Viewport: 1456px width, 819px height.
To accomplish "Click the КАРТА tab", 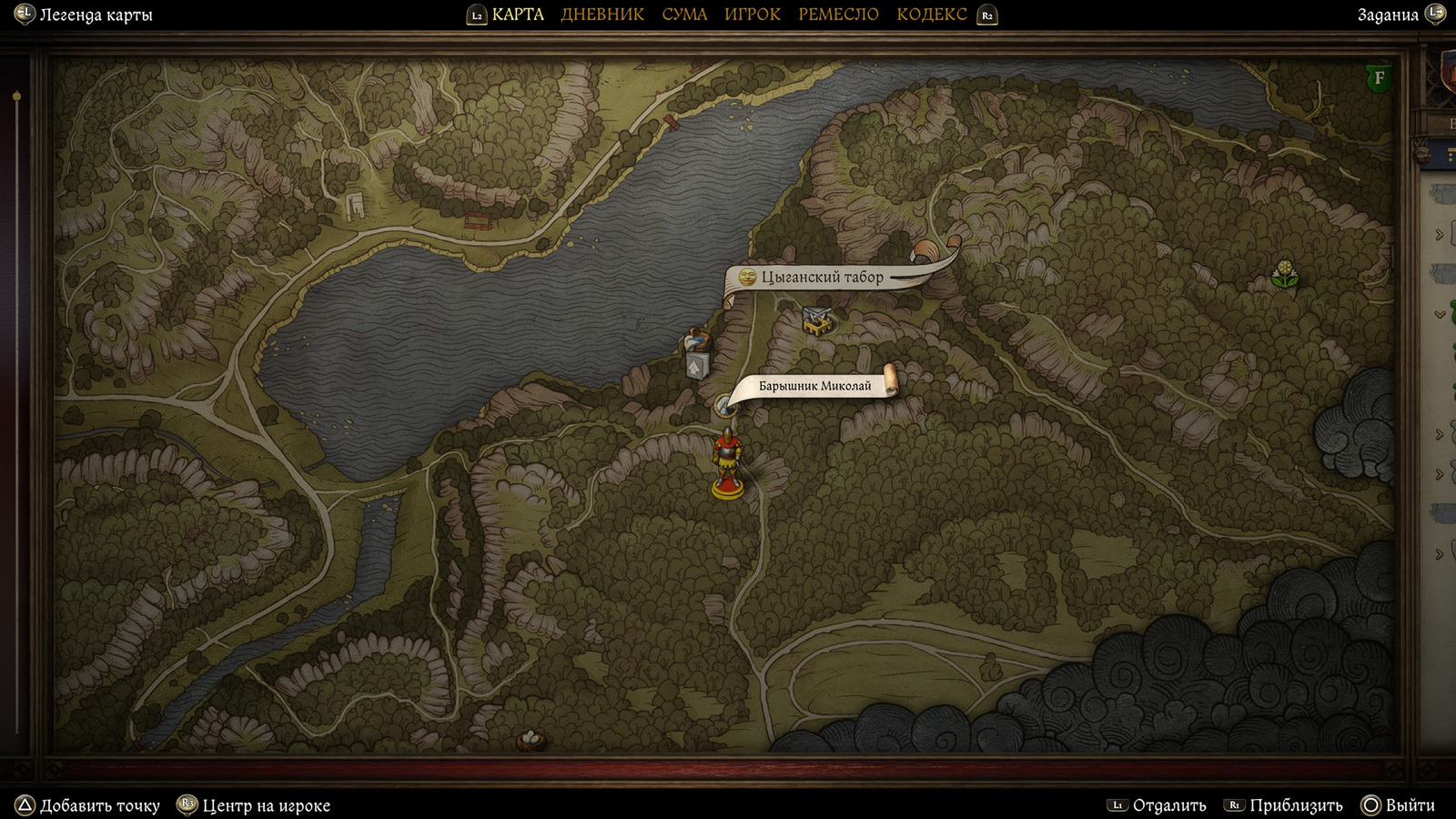I will click(517, 15).
